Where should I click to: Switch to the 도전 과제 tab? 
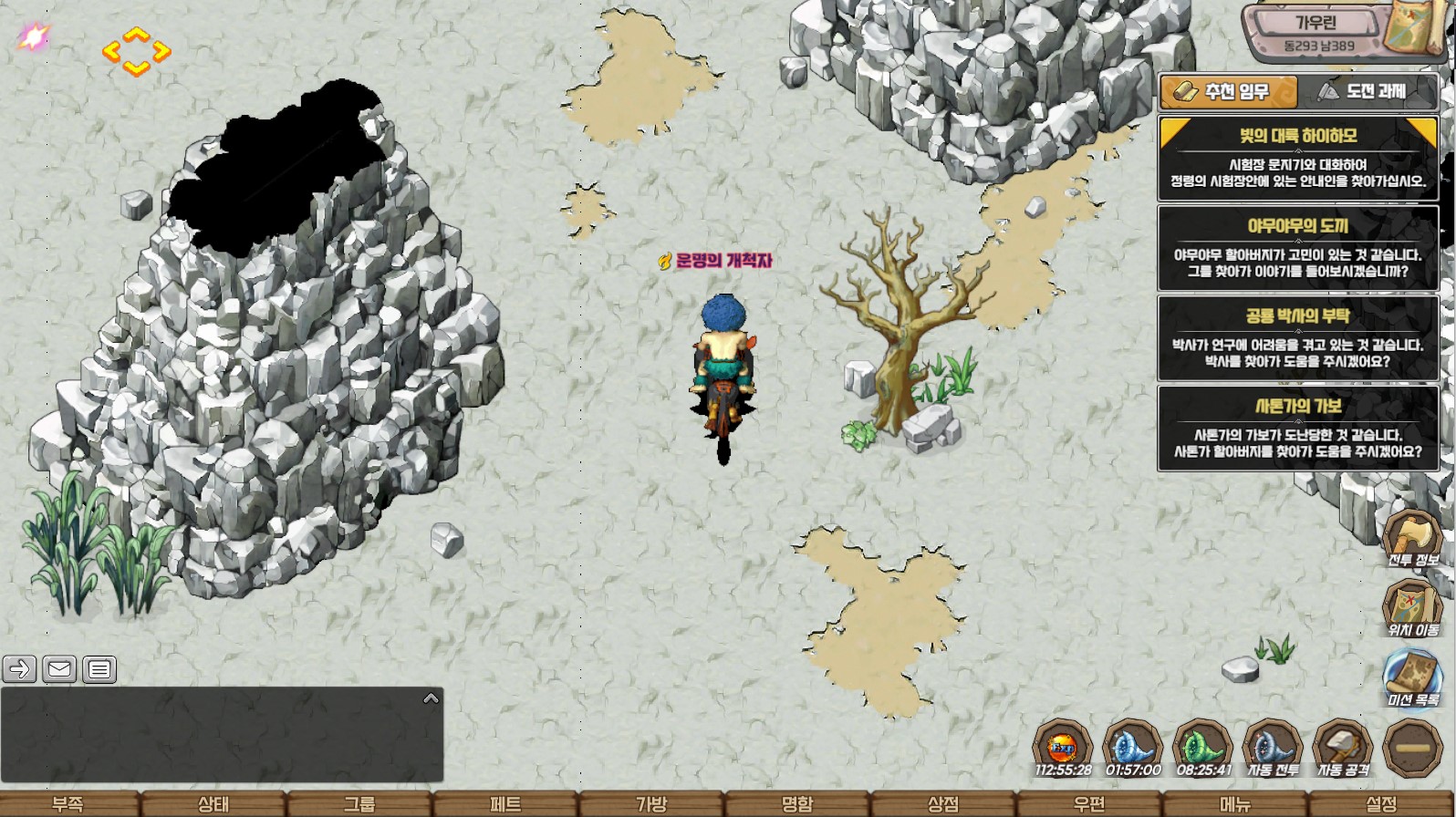(1367, 91)
